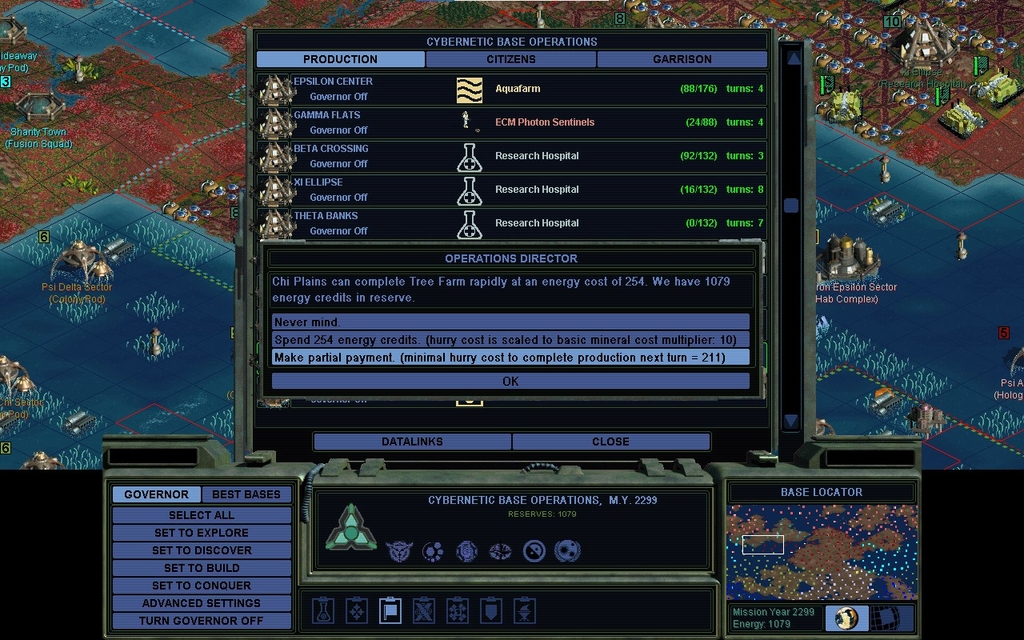Select 'Spend 254 energy credits' option
The image size is (1024, 640).
(510, 340)
